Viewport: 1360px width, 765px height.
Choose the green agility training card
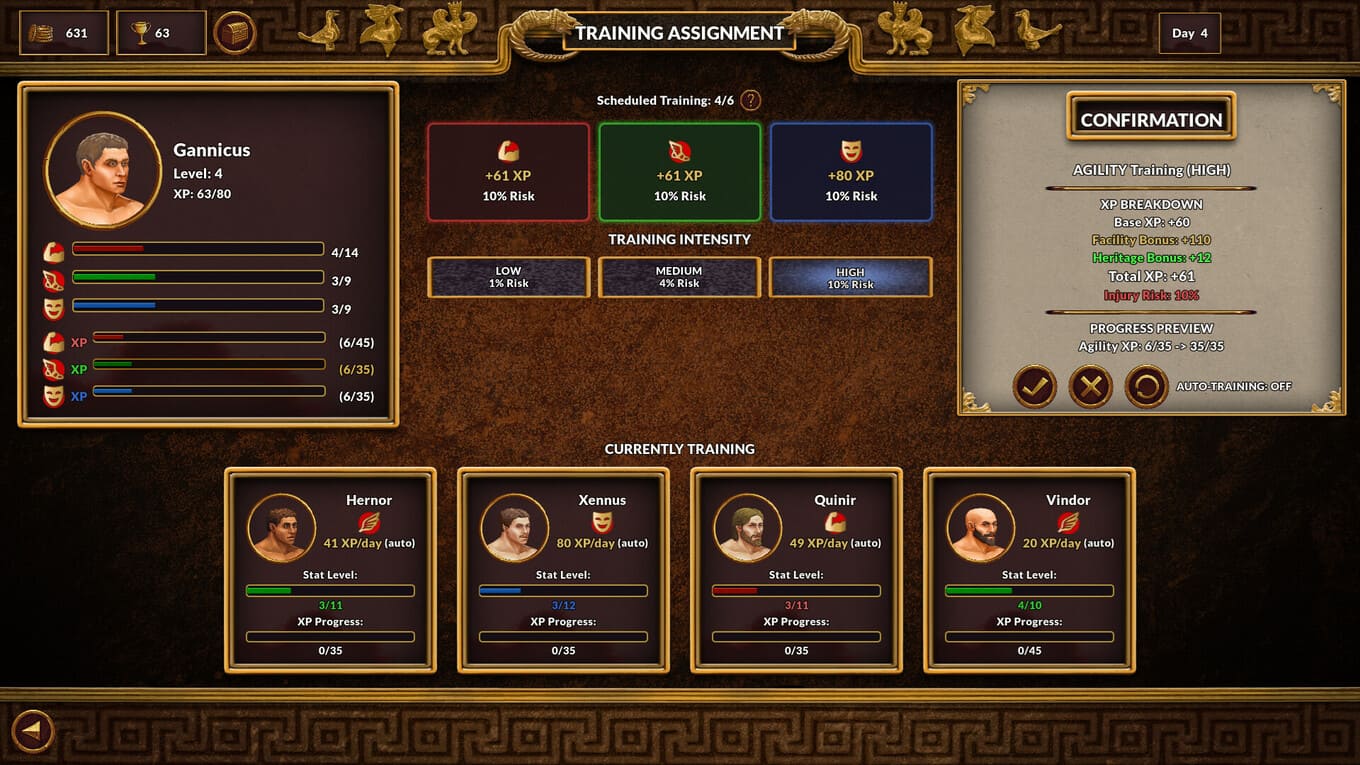click(680, 172)
